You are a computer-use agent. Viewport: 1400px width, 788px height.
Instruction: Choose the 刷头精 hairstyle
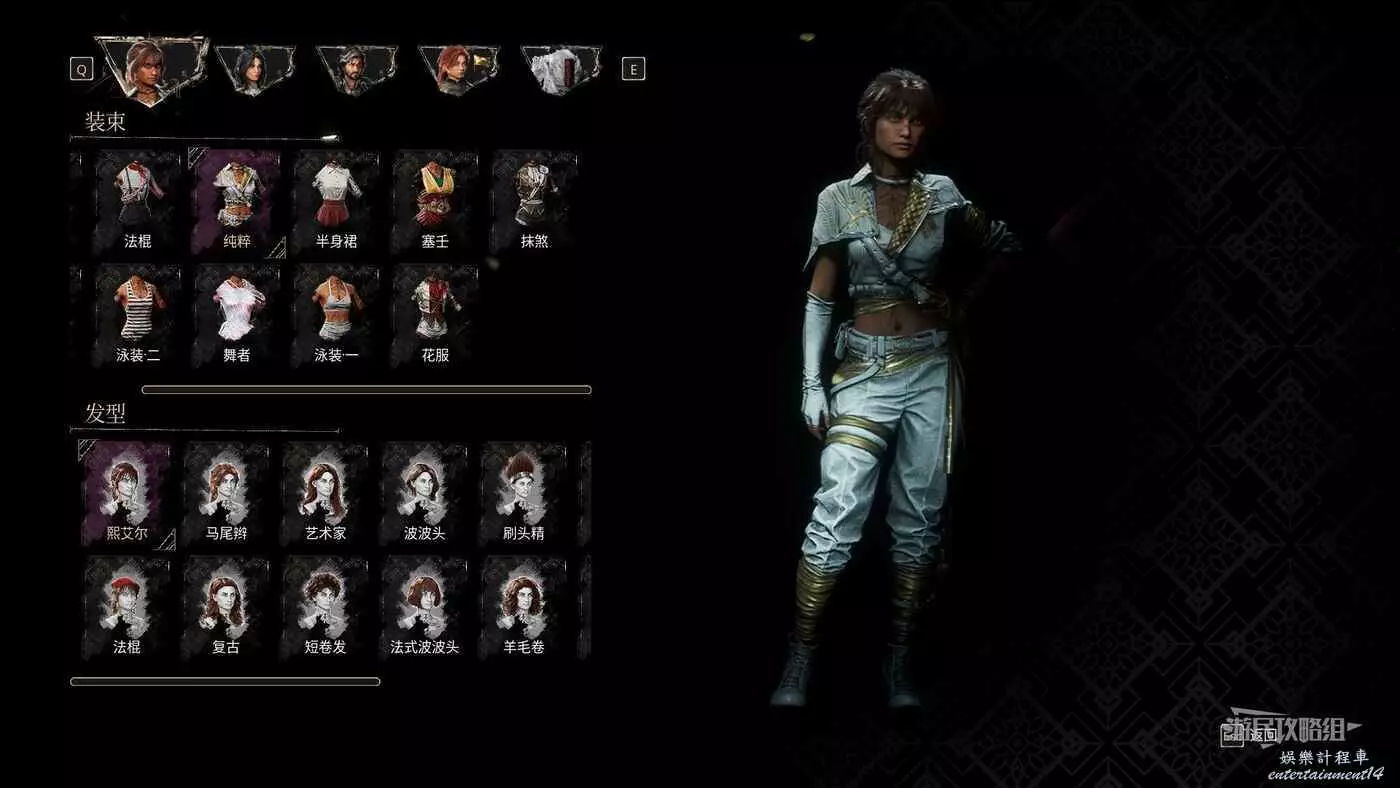pos(524,494)
